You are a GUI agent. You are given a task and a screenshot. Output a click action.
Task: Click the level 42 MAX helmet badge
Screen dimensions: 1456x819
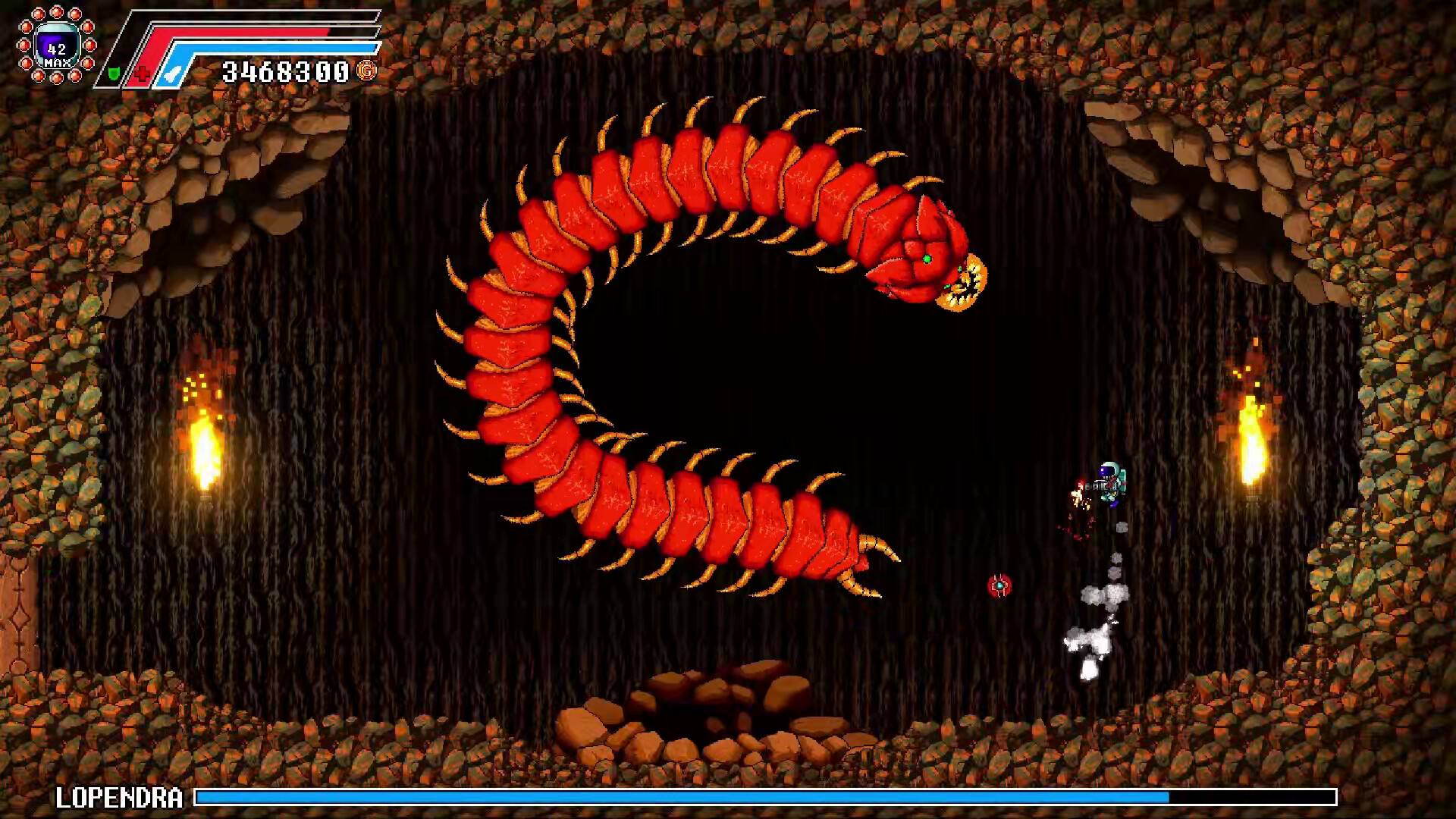coord(56,47)
